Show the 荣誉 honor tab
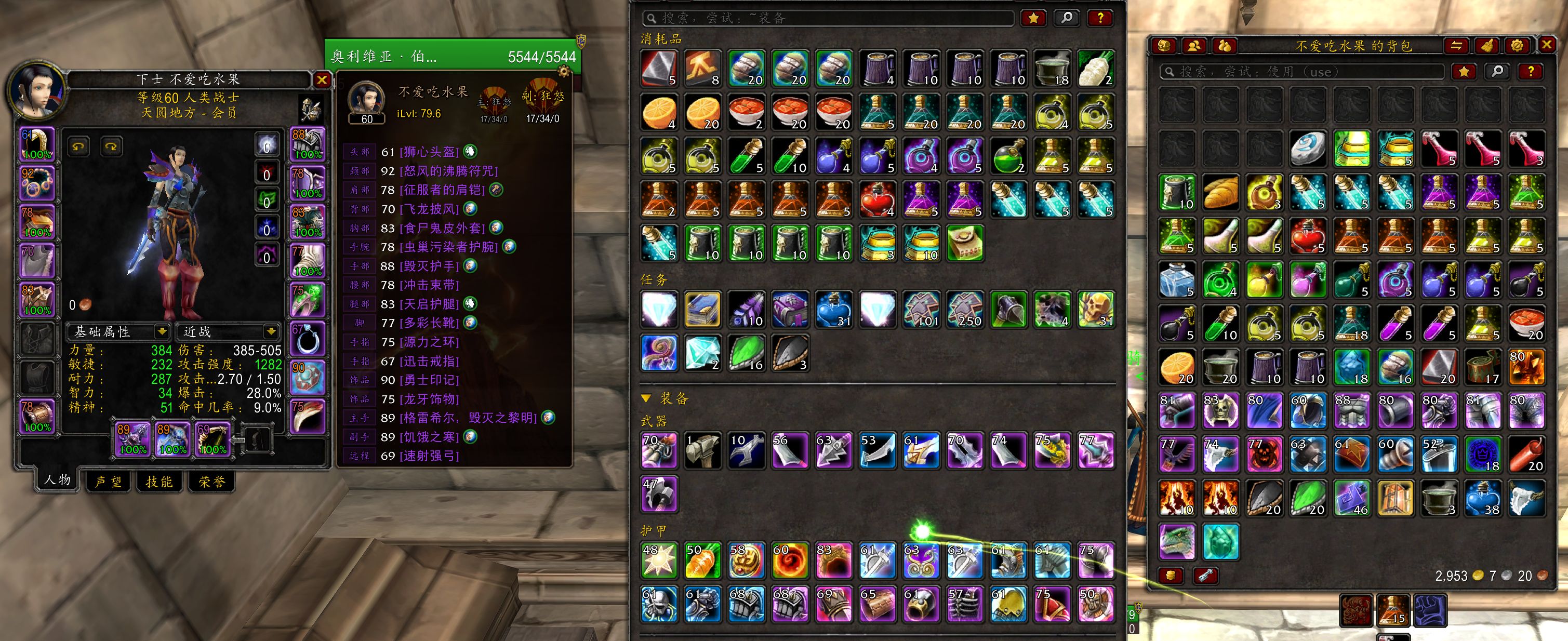 [211, 482]
